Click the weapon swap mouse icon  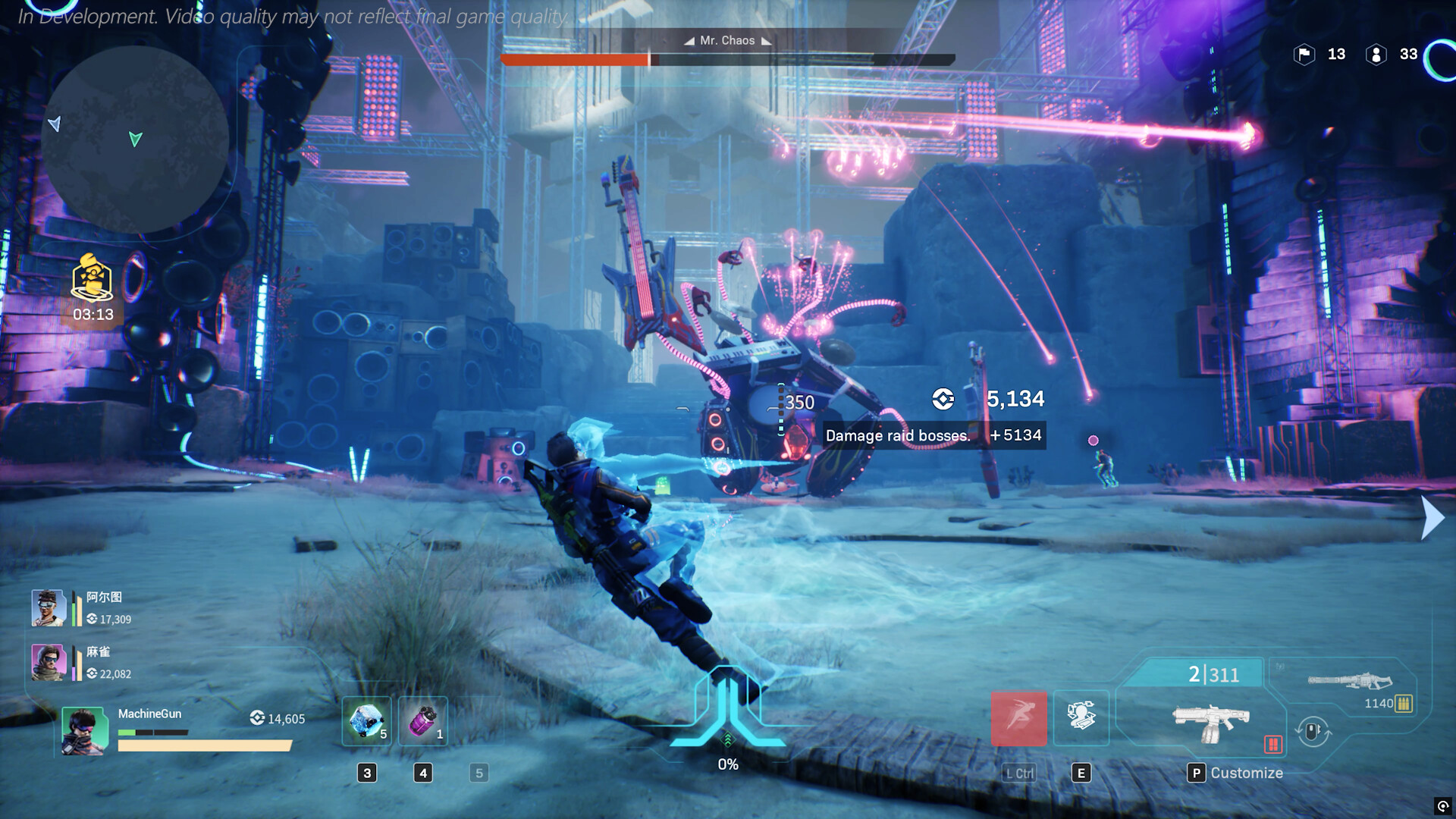coord(1313,732)
